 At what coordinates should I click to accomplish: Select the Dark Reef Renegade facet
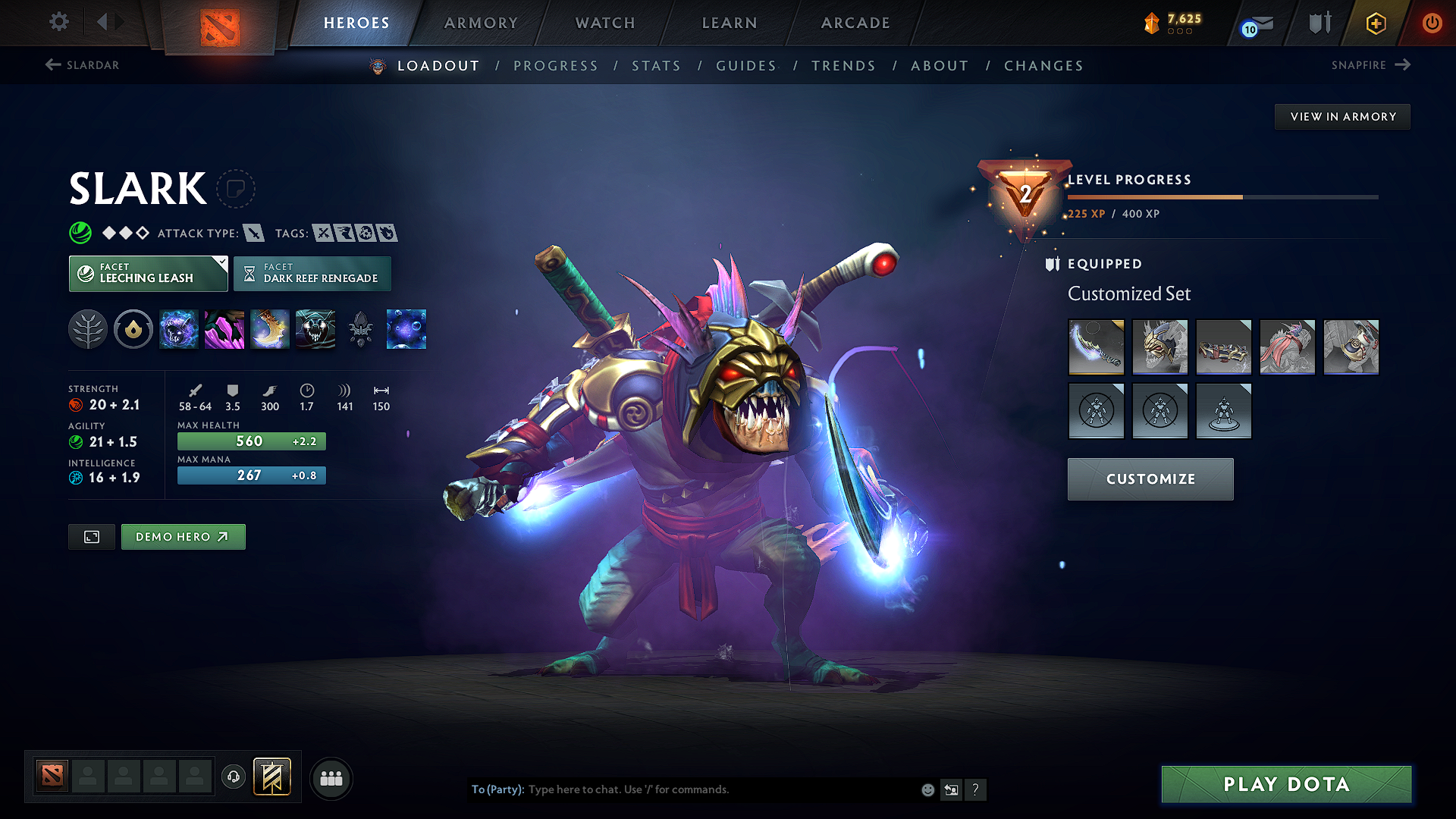312,274
